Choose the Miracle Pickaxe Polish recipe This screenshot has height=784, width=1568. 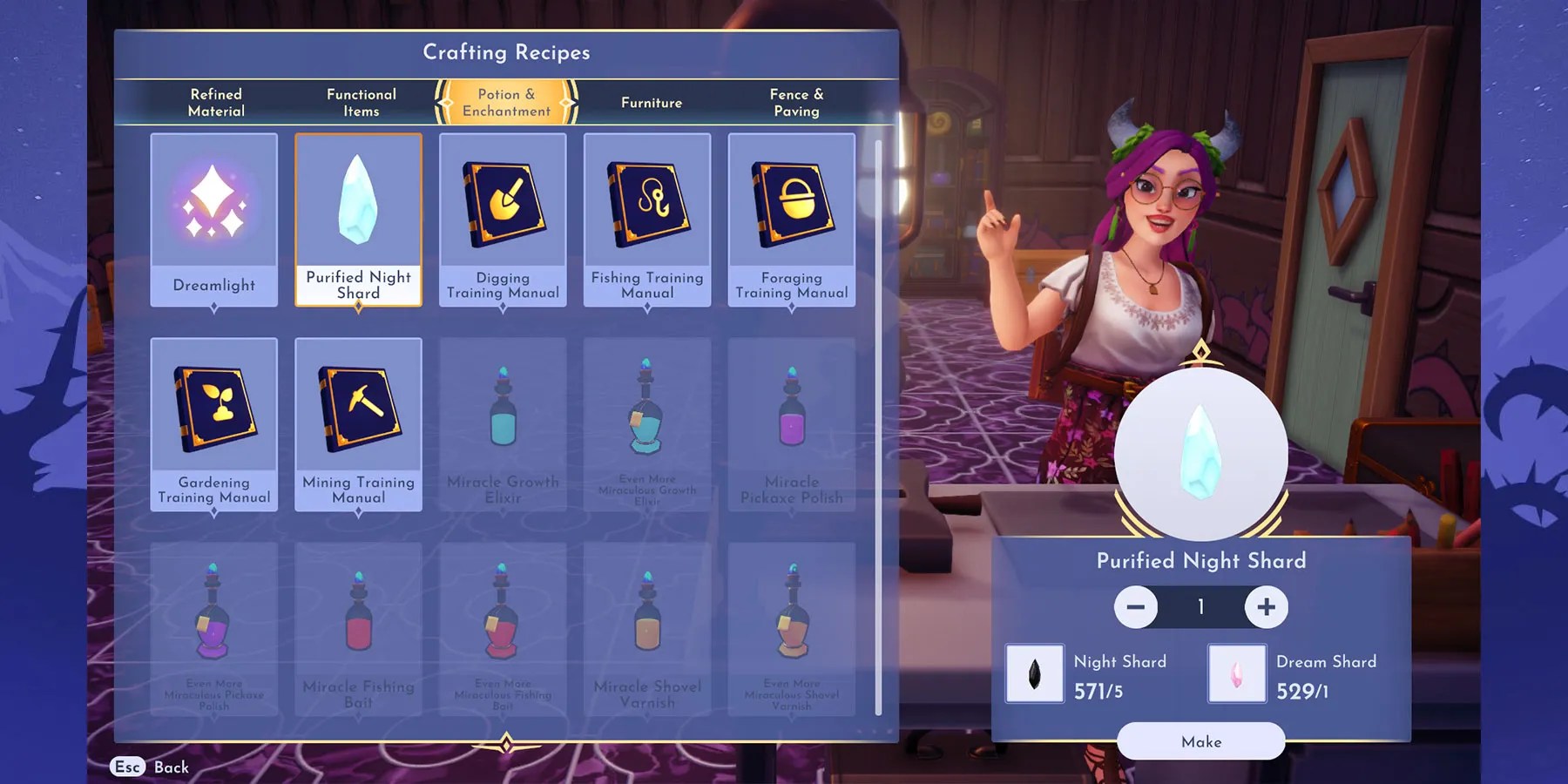(x=792, y=424)
